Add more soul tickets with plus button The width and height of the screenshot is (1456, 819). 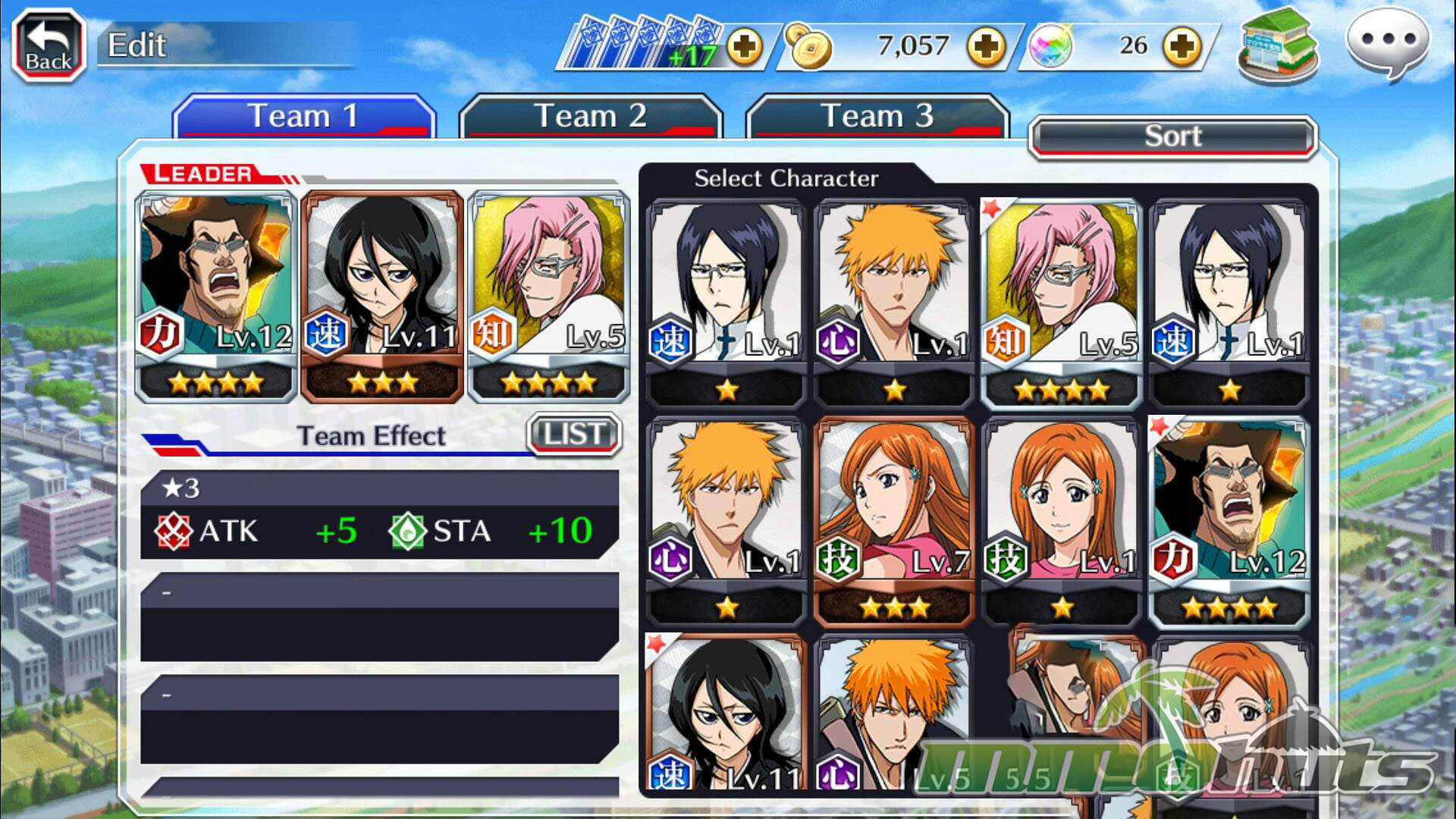tap(745, 47)
